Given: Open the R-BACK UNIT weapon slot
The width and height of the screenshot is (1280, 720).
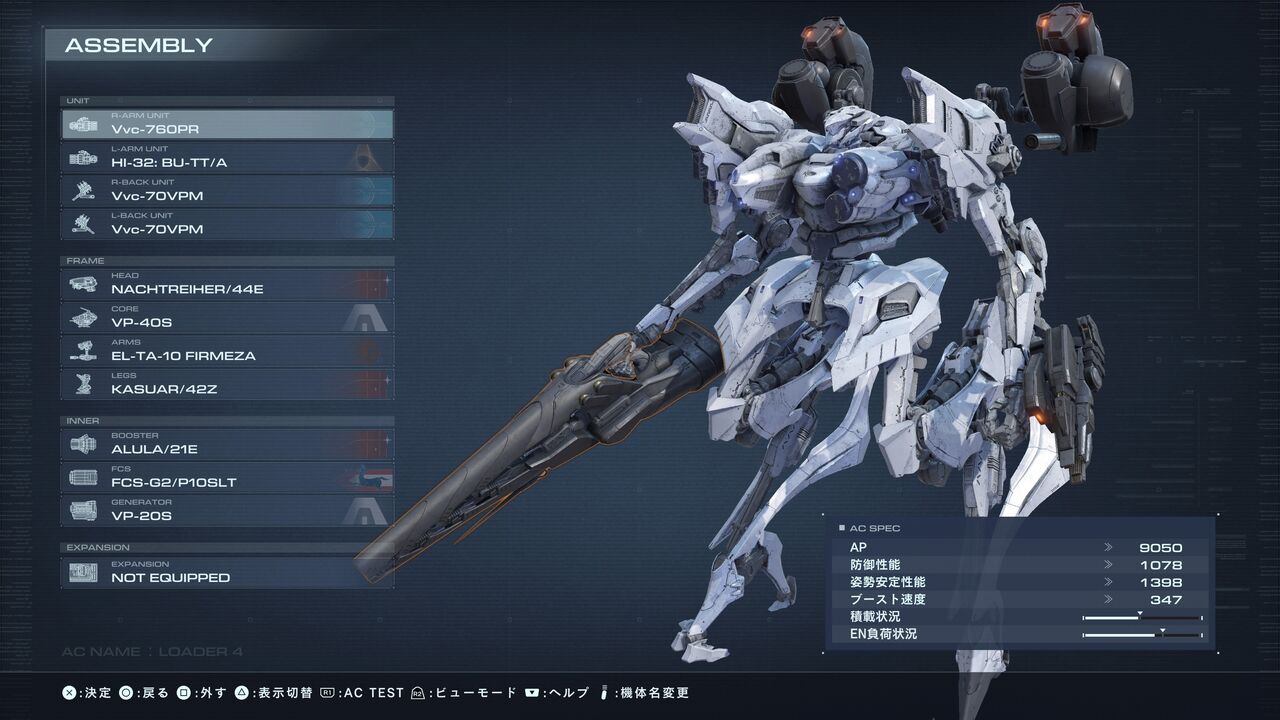Looking at the screenshot, I should [x=227, y=190].
